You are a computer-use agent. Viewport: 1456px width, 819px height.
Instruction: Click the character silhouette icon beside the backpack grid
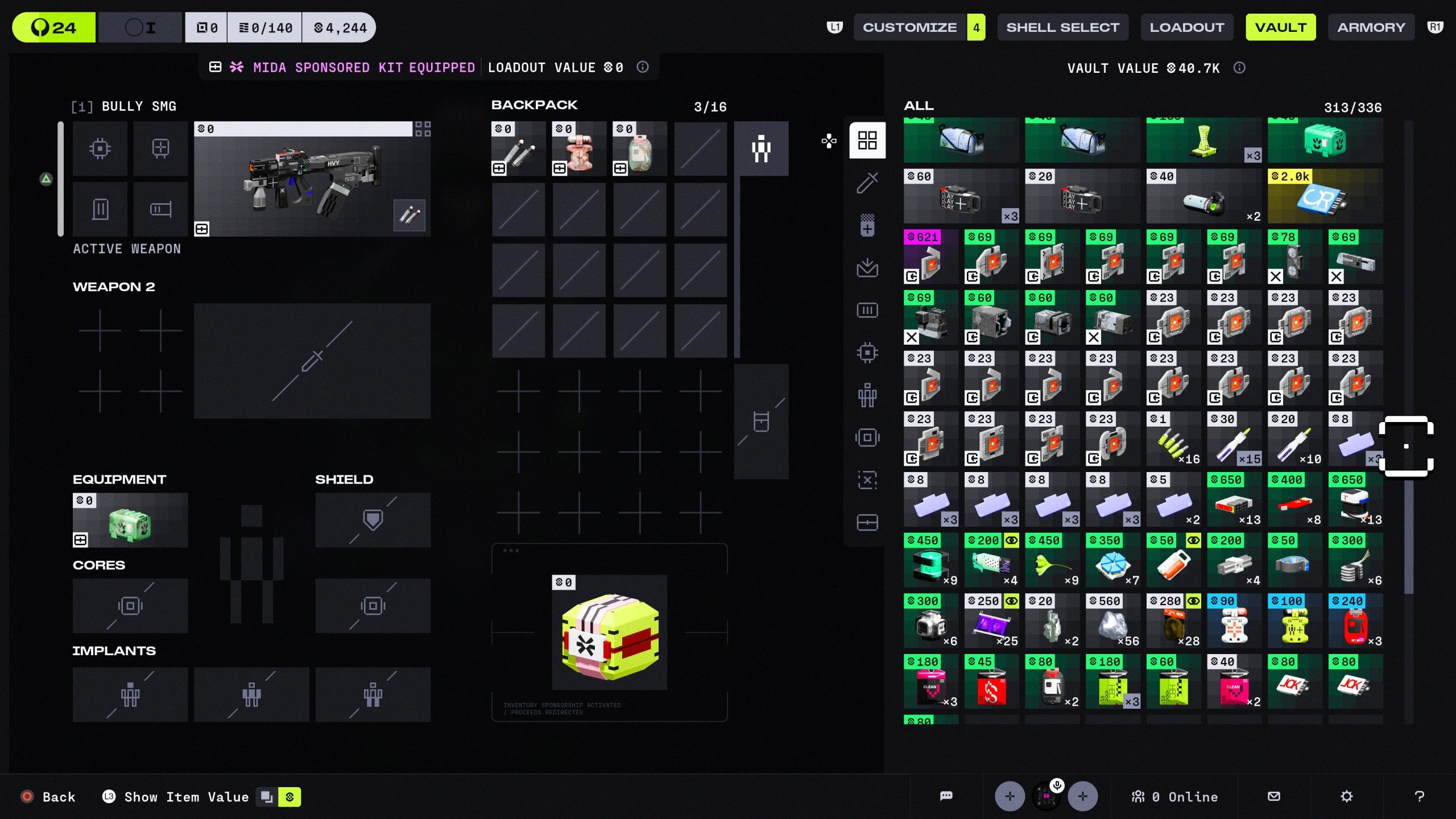[x=761, y=148]
